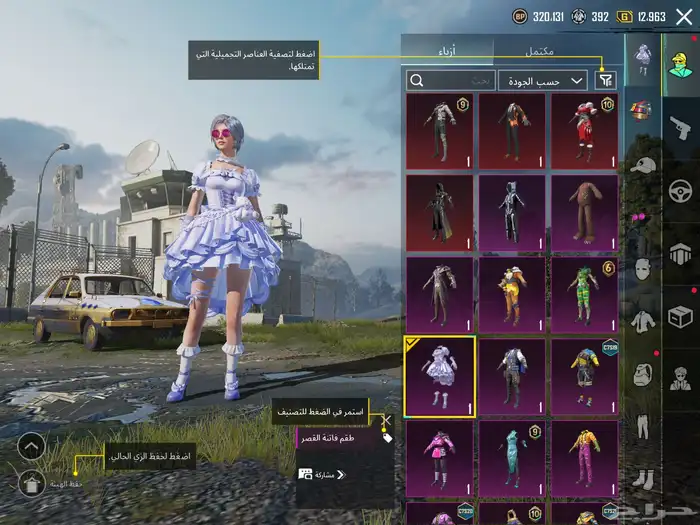Type in the outfit search box
700x525 pixels.
point(450,80)
